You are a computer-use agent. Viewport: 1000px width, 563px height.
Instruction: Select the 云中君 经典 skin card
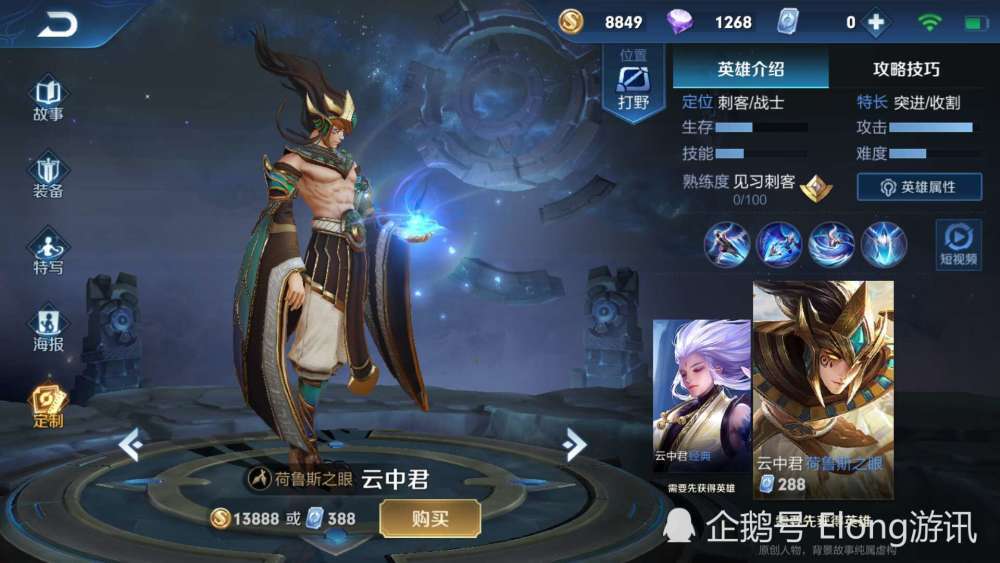[701, 400]
